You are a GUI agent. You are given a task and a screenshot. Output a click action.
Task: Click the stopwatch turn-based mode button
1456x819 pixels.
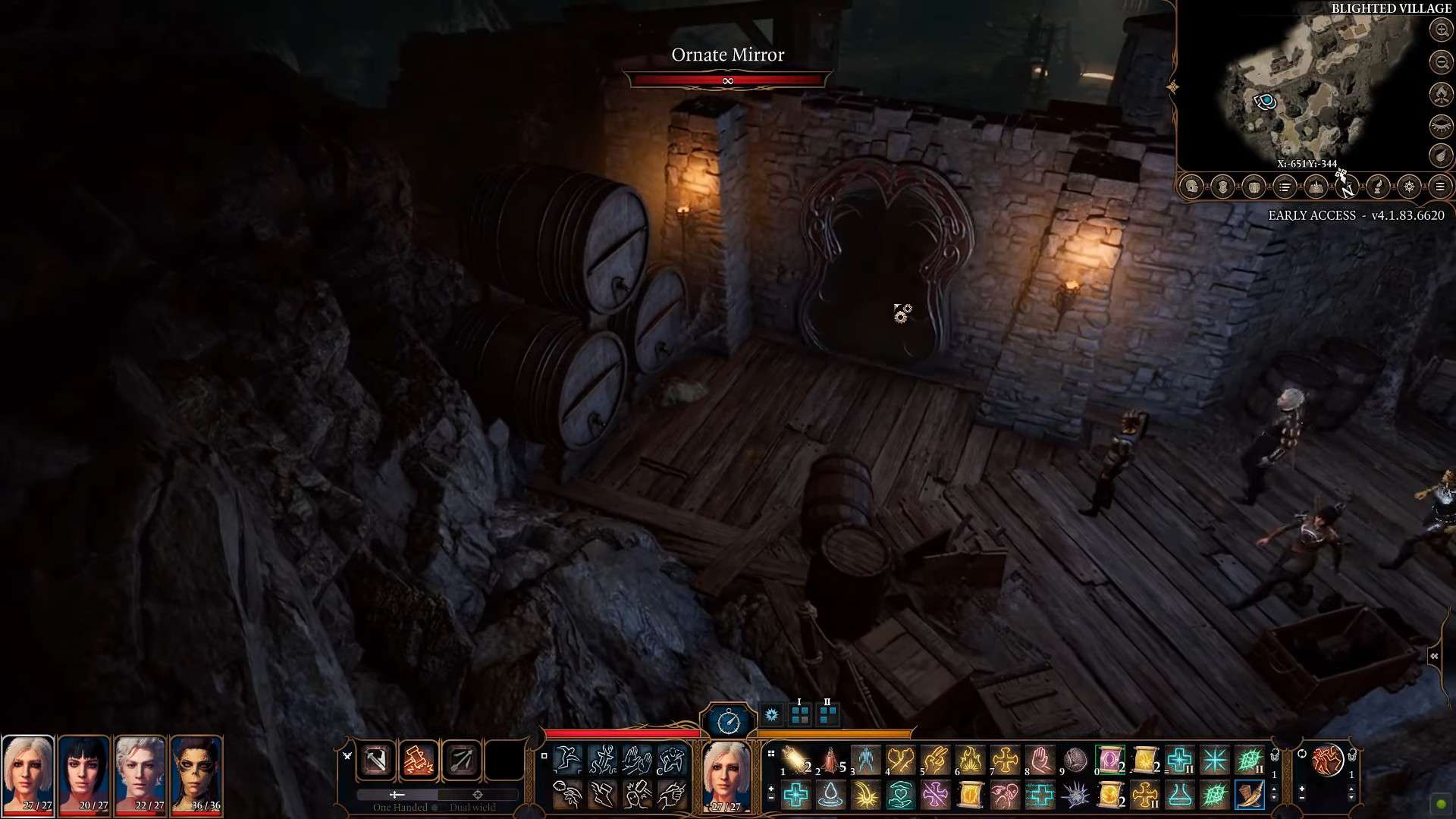pyautogui.click(x=728, y=720)
